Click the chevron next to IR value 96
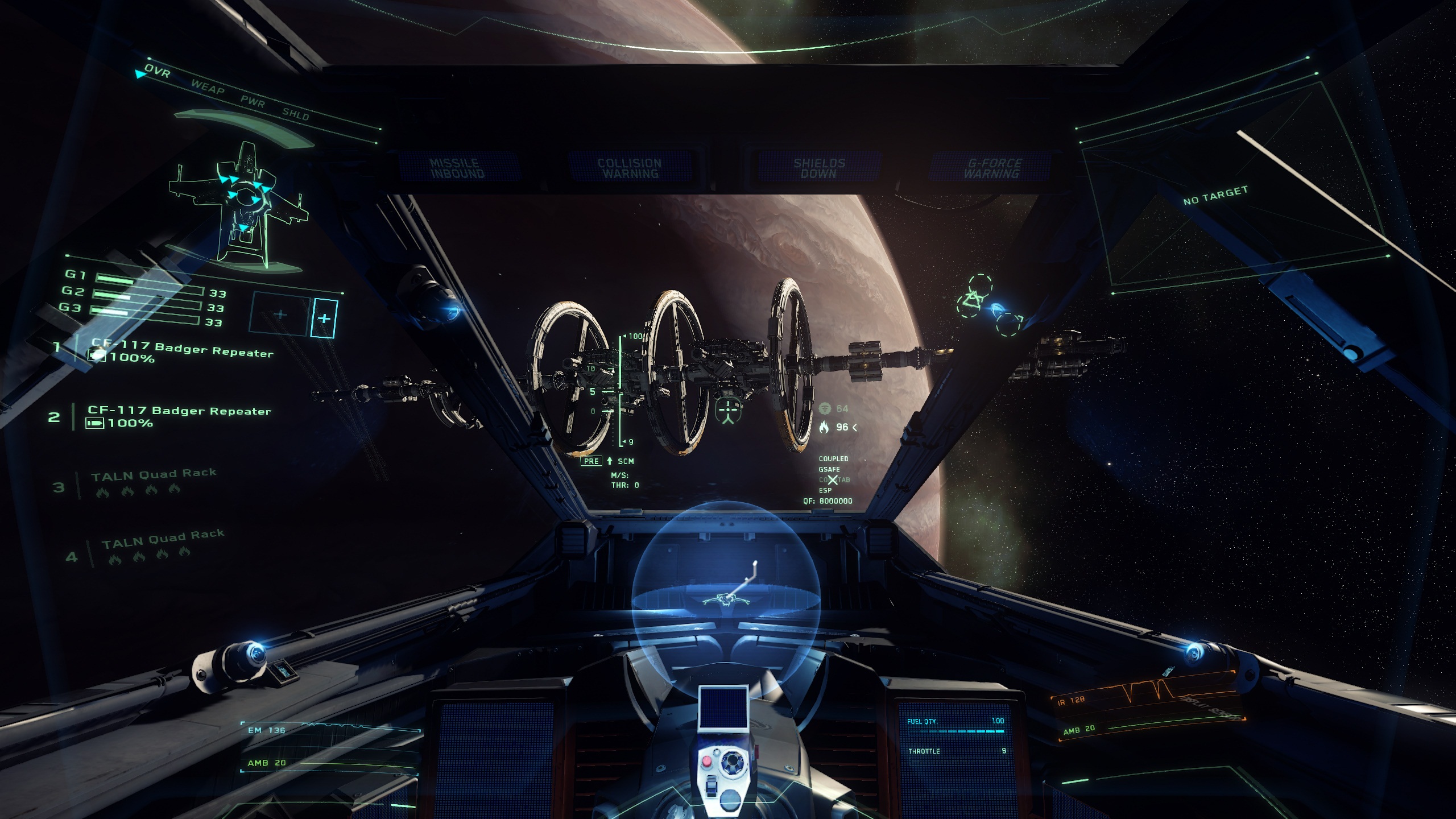 [855, 427]
